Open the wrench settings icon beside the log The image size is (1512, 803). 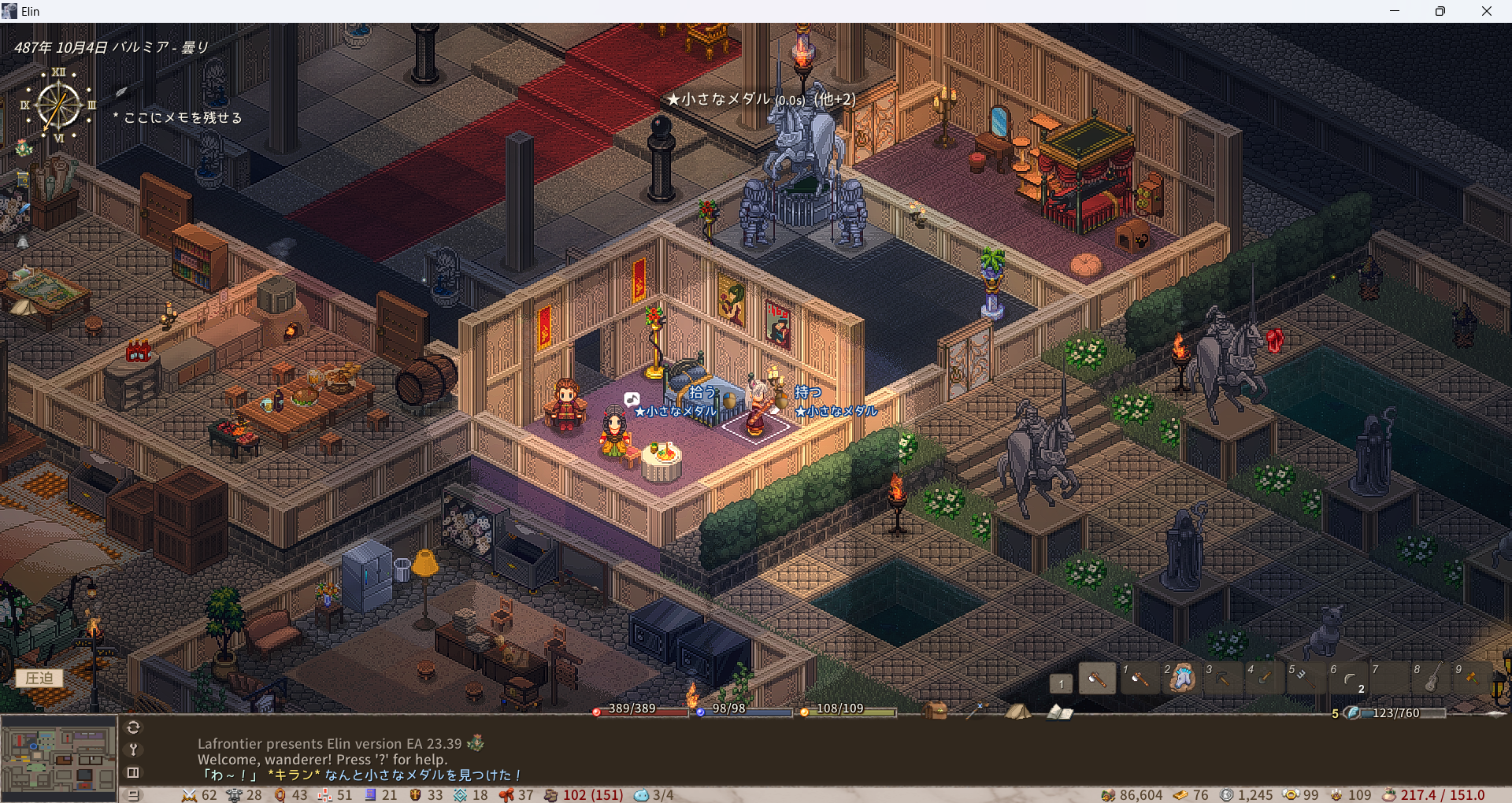(133, 749)
